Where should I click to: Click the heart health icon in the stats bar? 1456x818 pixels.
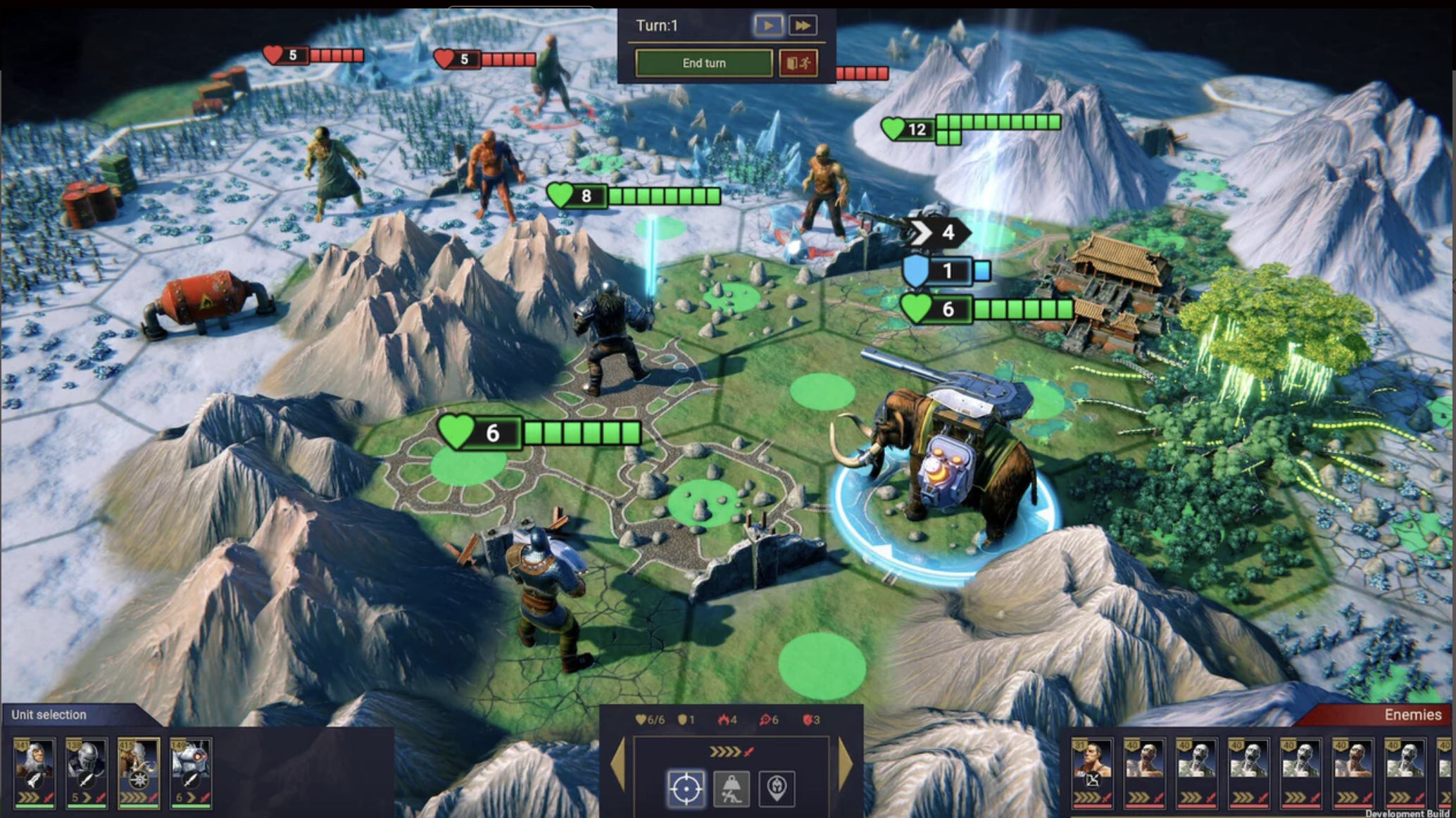(642, 719)
